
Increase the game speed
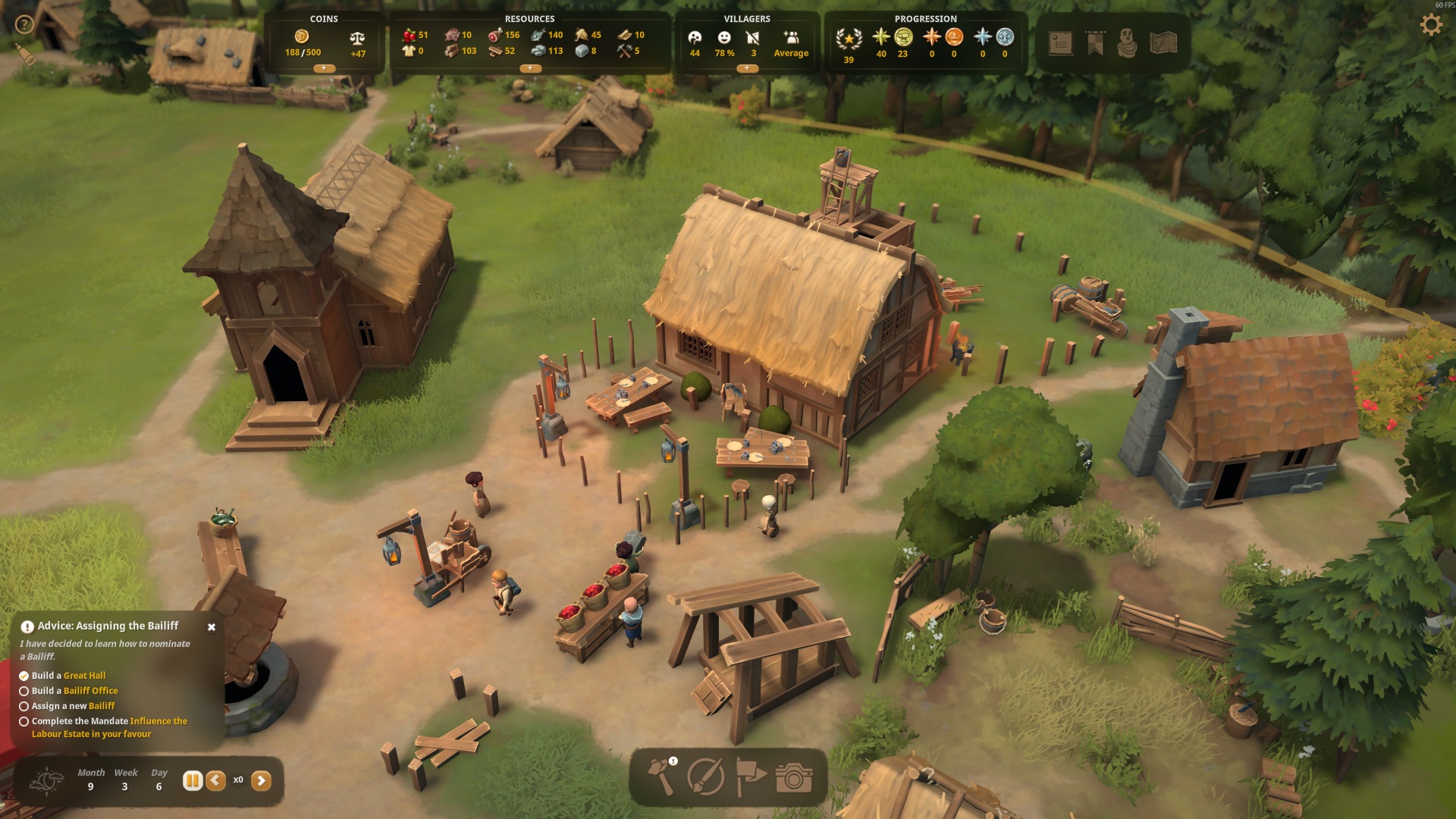tap(261, 780)
